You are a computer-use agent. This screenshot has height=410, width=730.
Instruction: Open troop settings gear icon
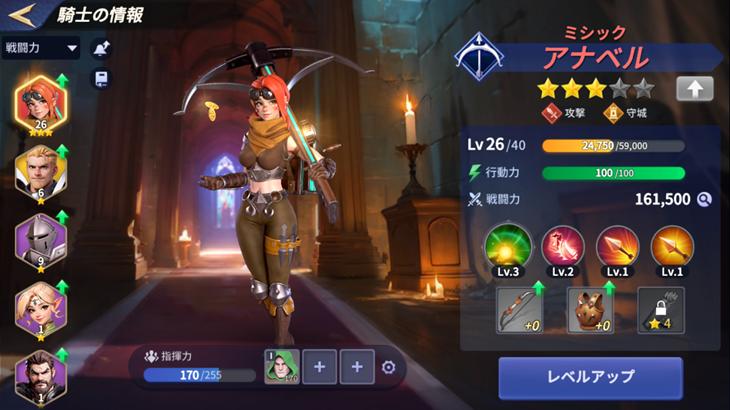pyautogui.click(x=389, y=367)
